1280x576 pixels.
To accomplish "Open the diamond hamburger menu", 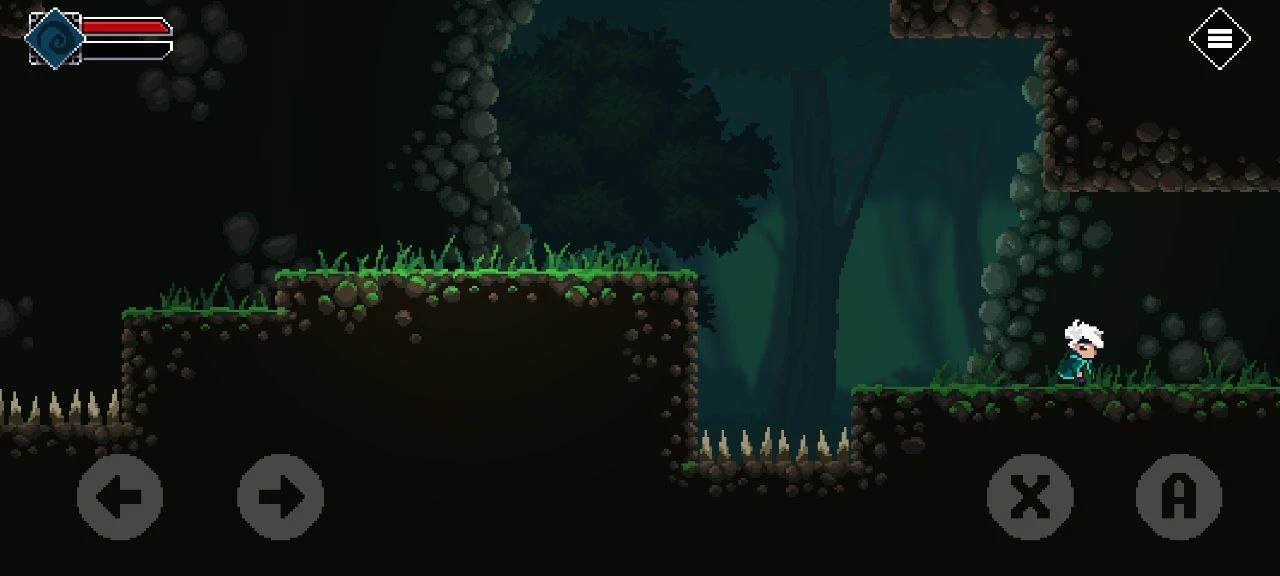I will coord(1219,39).
